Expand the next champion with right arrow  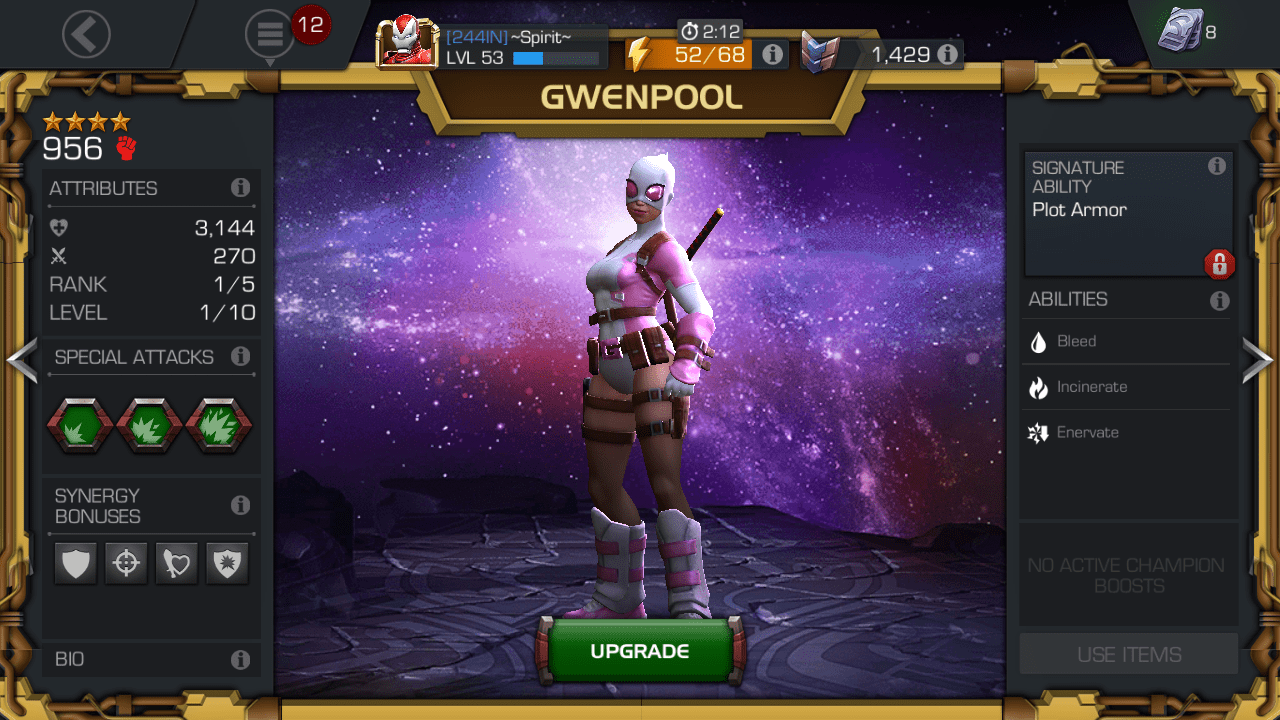coord(1258,360)
